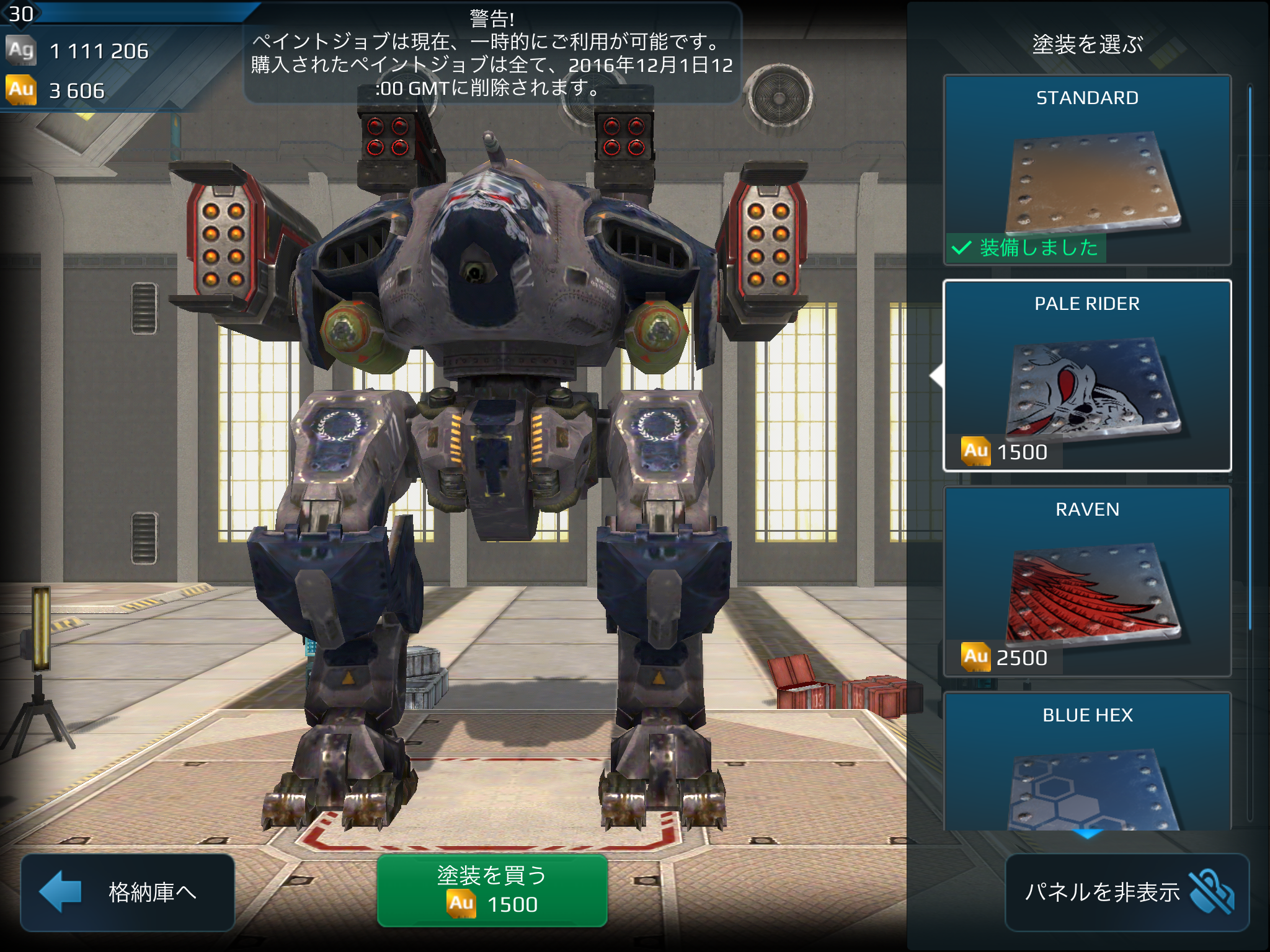
Task: Tap the Au gold balance counter
Action: point(77,90)
